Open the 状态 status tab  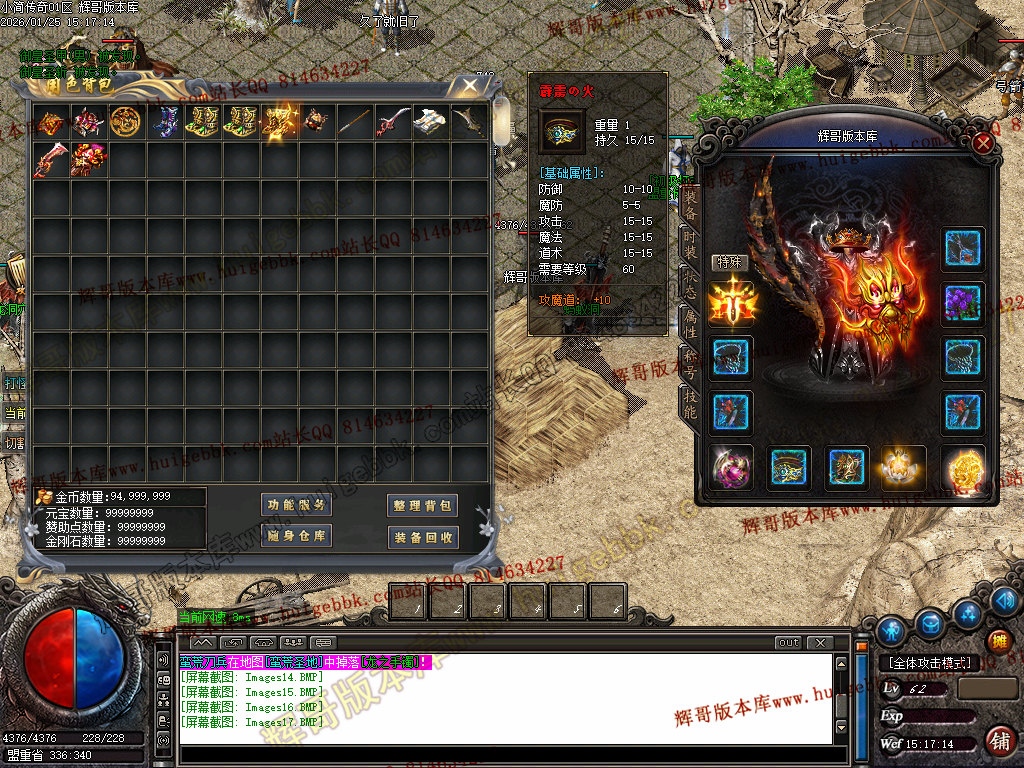689,283
